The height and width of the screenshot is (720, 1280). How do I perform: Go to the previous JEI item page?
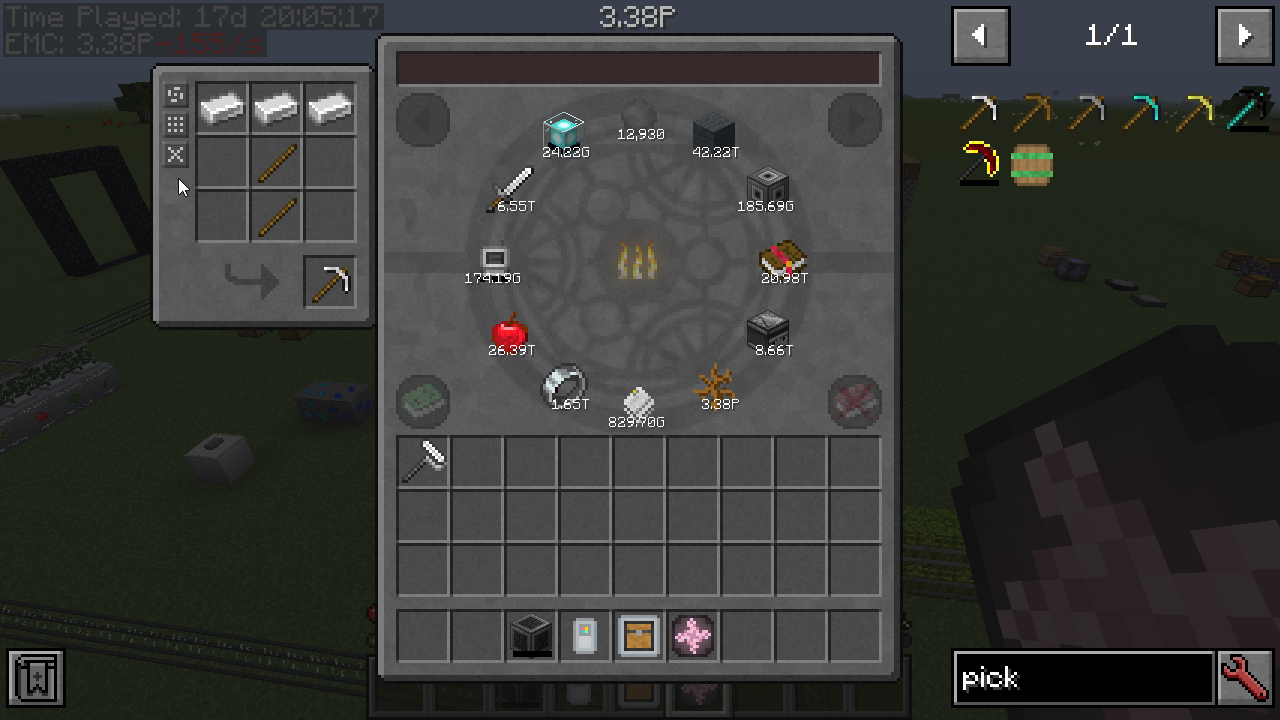click(980, 36)
